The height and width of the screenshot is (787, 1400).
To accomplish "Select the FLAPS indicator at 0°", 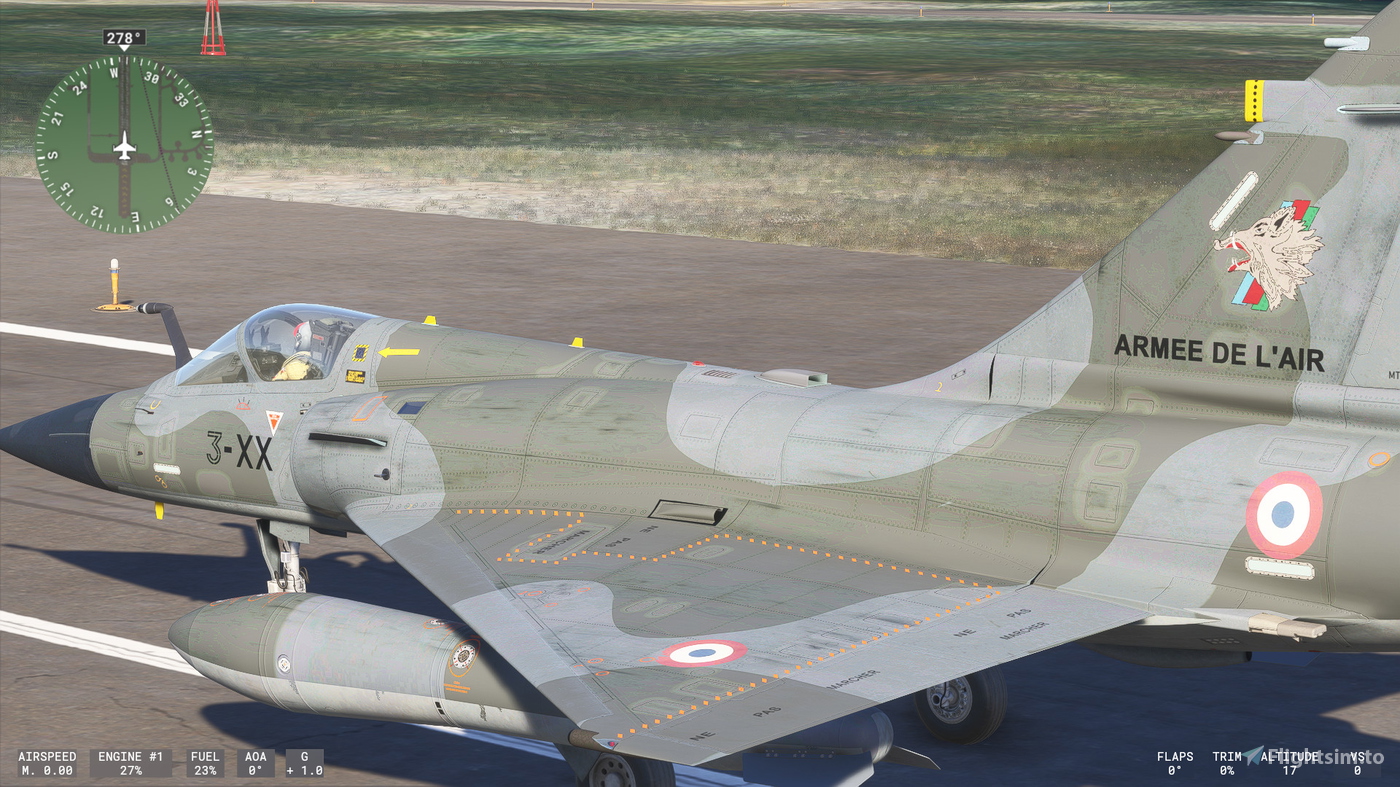I will pyautogui.click(x=1177, y=765).
